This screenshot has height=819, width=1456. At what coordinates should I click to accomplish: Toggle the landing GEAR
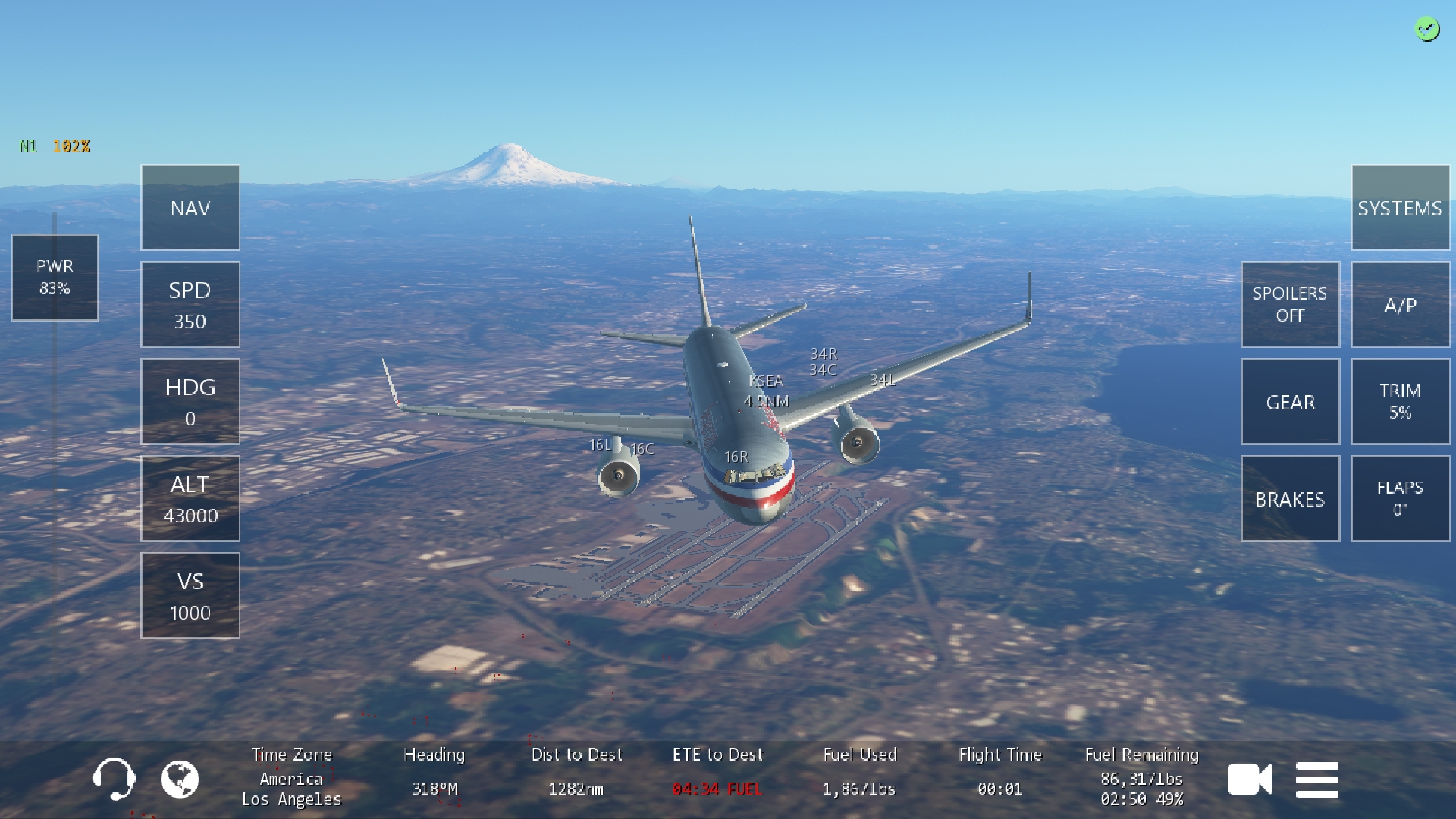(1290, 402)
